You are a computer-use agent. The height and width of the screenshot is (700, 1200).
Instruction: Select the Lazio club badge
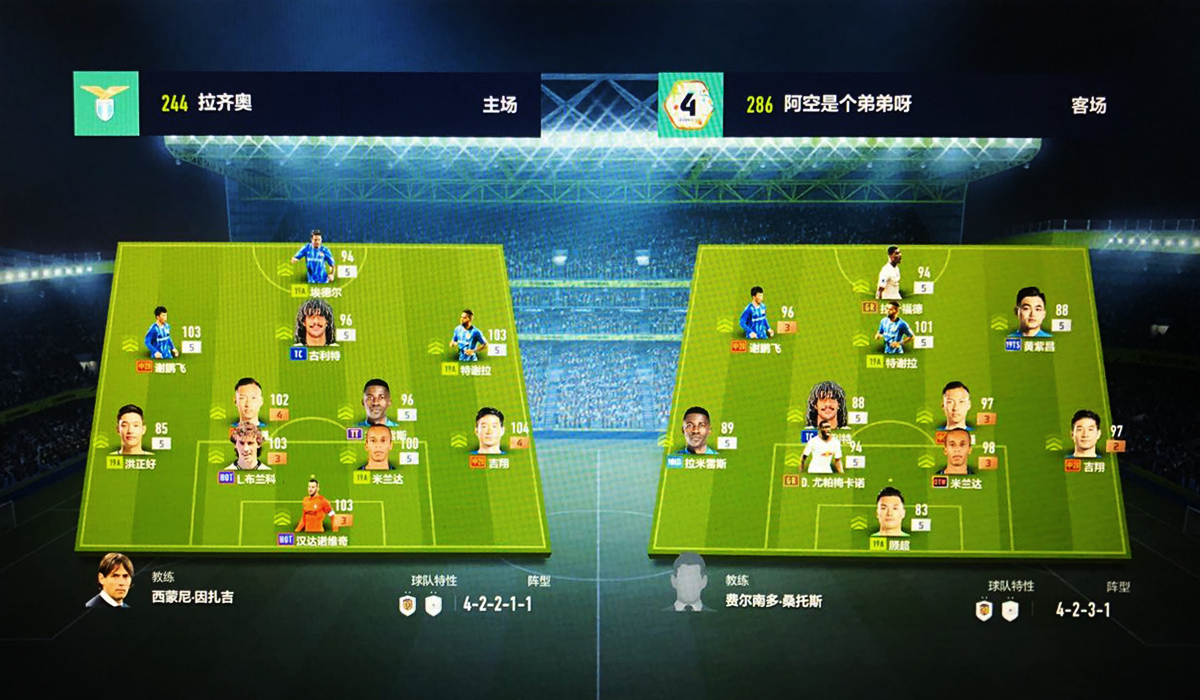pos(106,104)
